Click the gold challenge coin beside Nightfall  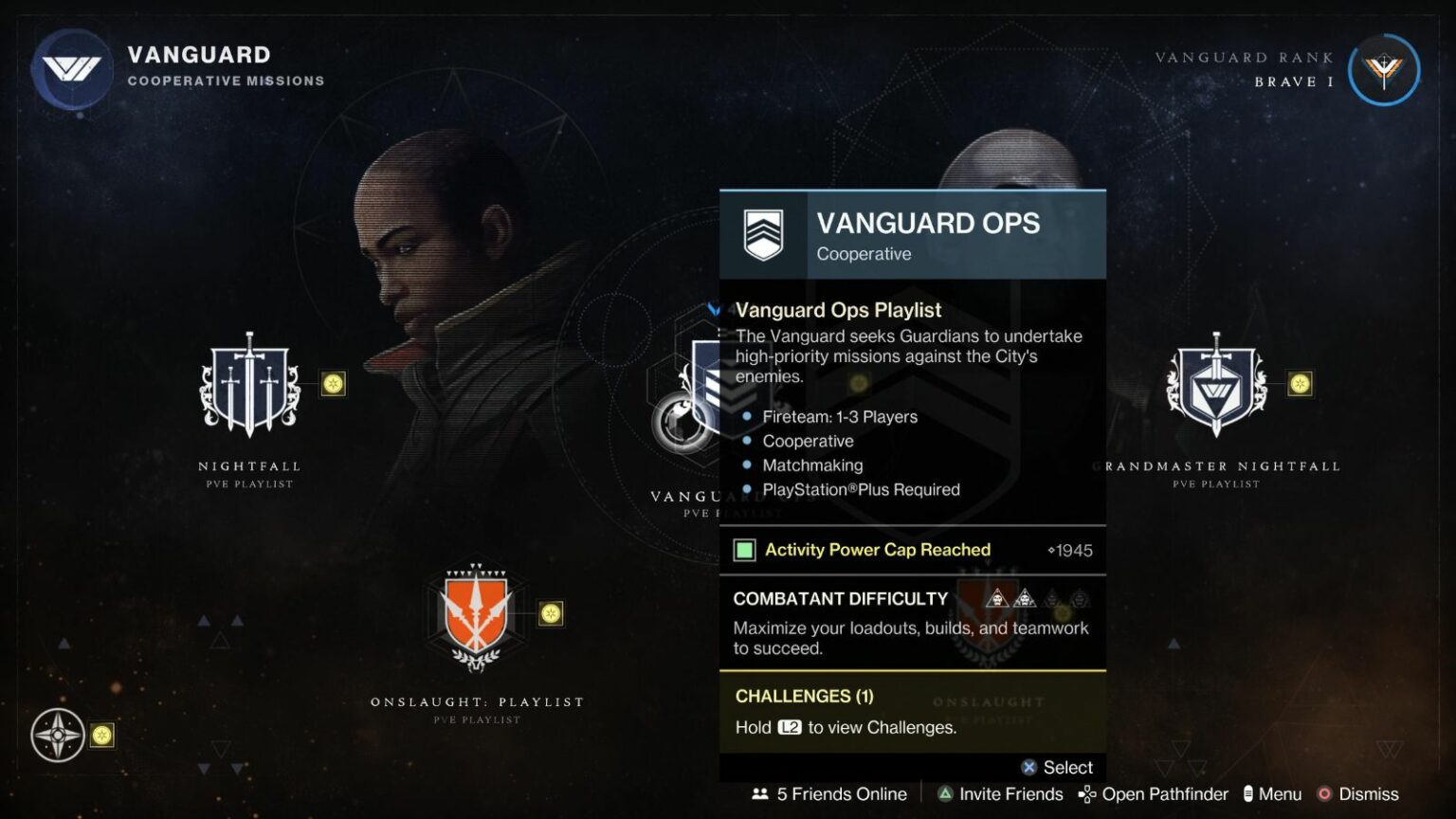click(x=333, y=385)
